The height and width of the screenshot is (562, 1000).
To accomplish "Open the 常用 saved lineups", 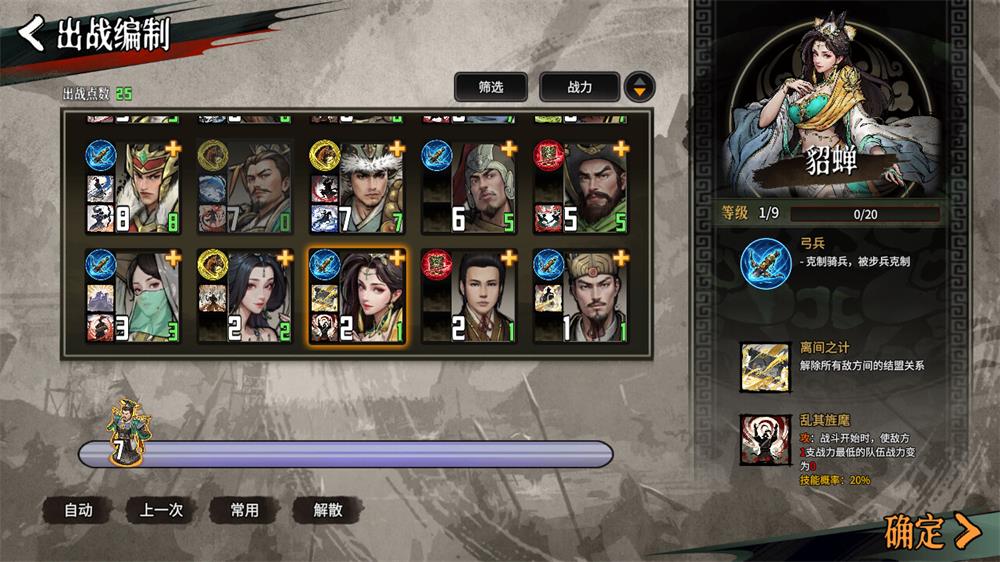I will tap(245, 510).
